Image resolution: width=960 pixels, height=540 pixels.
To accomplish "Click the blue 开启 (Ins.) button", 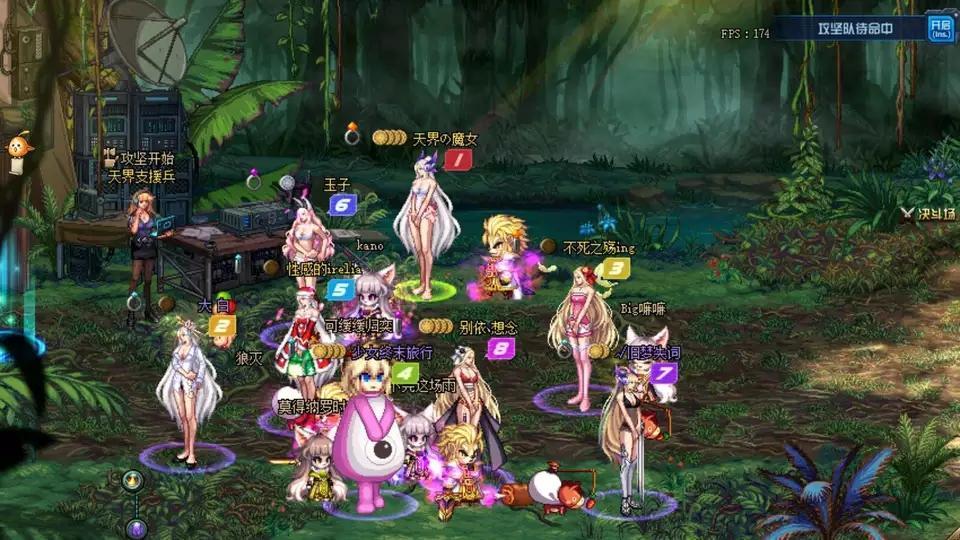I will [939, 27].
